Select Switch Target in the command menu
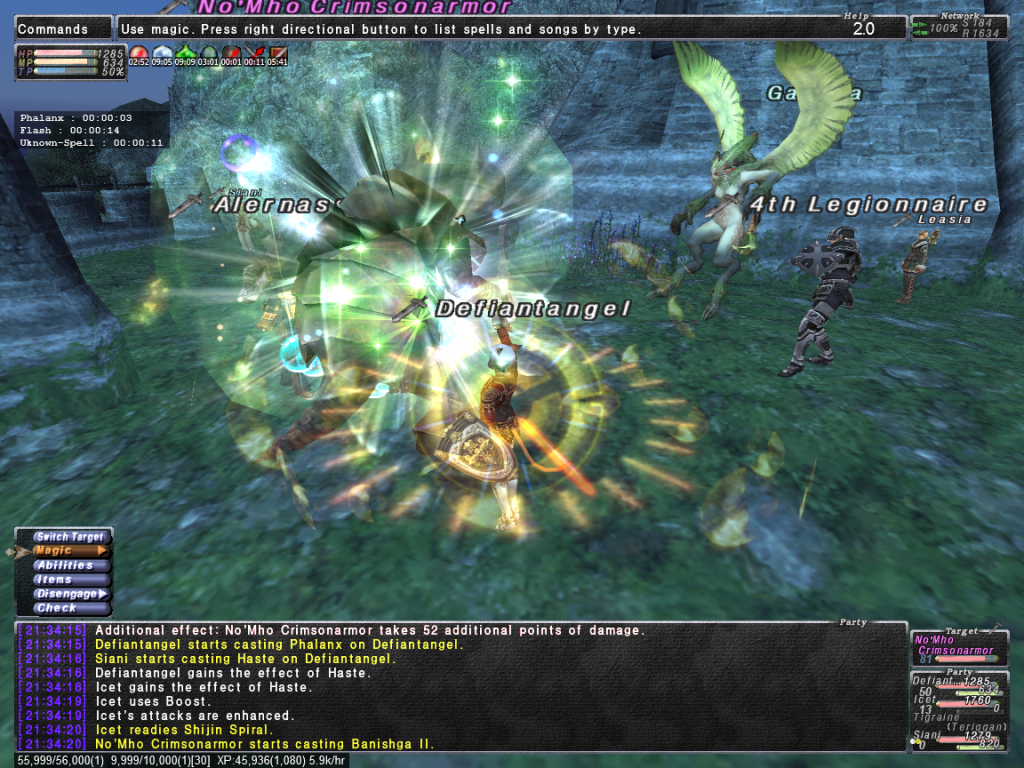This screenshot has width=1024, height=768. 66,537
